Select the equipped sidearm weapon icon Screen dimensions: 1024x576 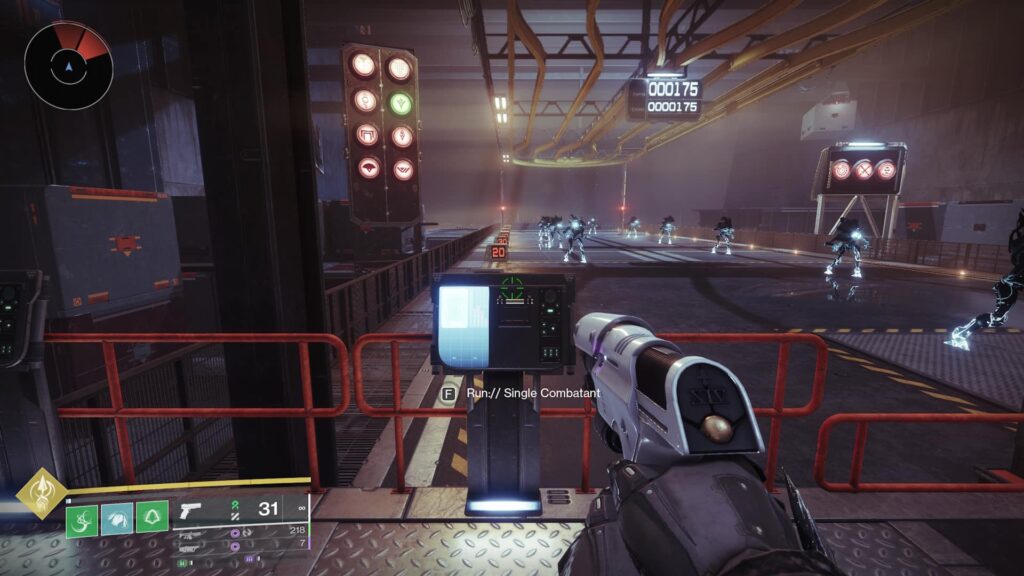pos(189,510)
